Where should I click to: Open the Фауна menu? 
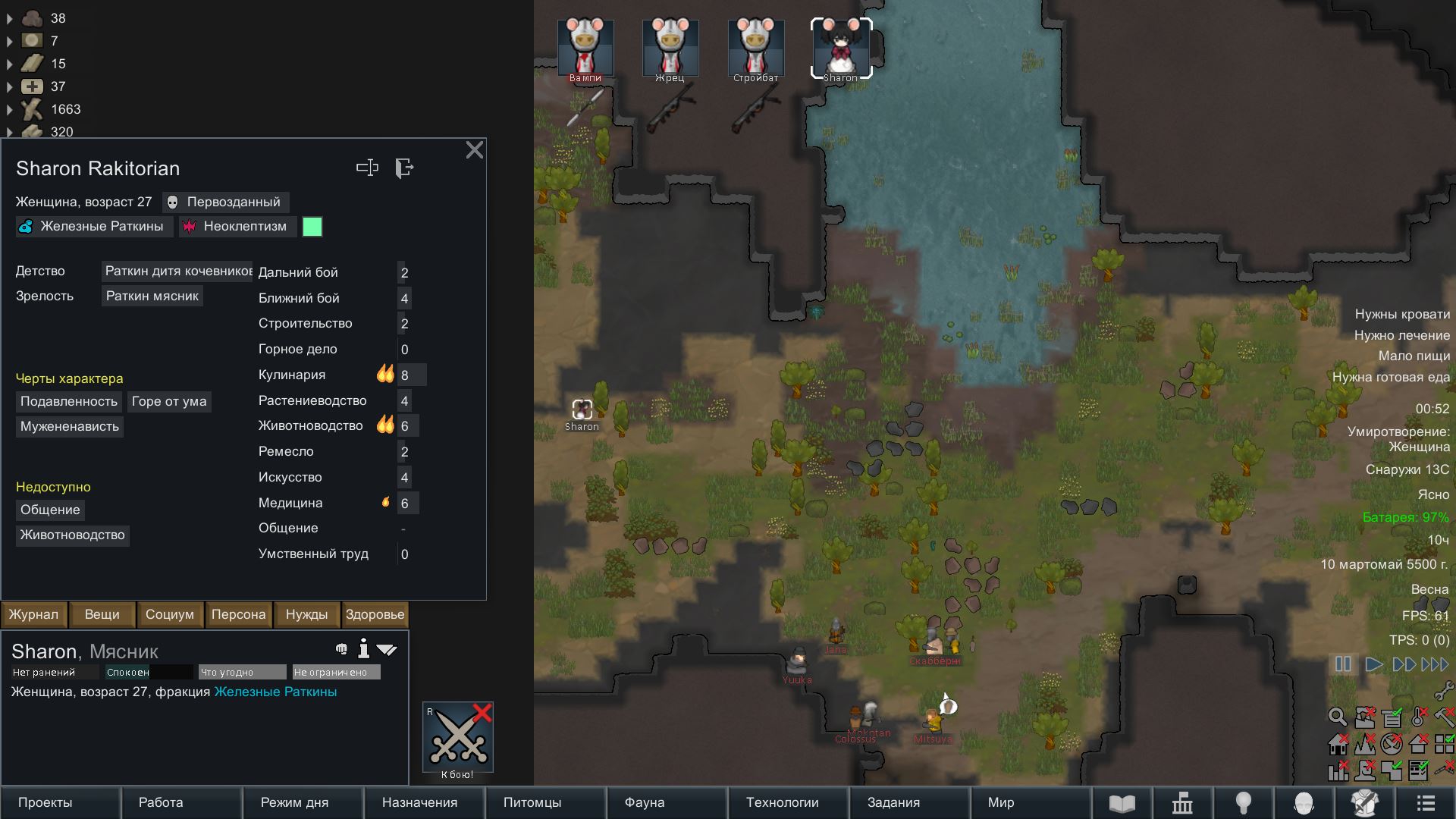(x=645, y=802)
